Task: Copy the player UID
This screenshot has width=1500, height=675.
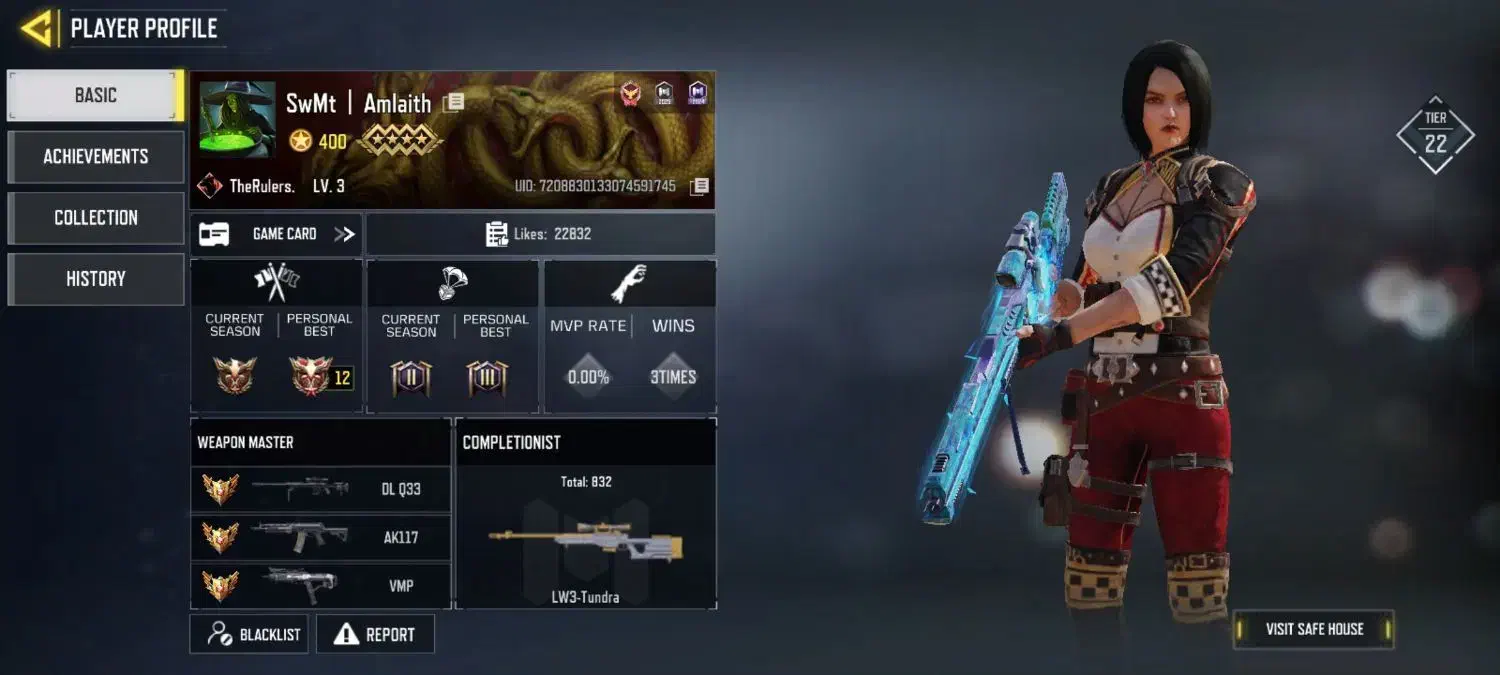Action: point(700,186)
